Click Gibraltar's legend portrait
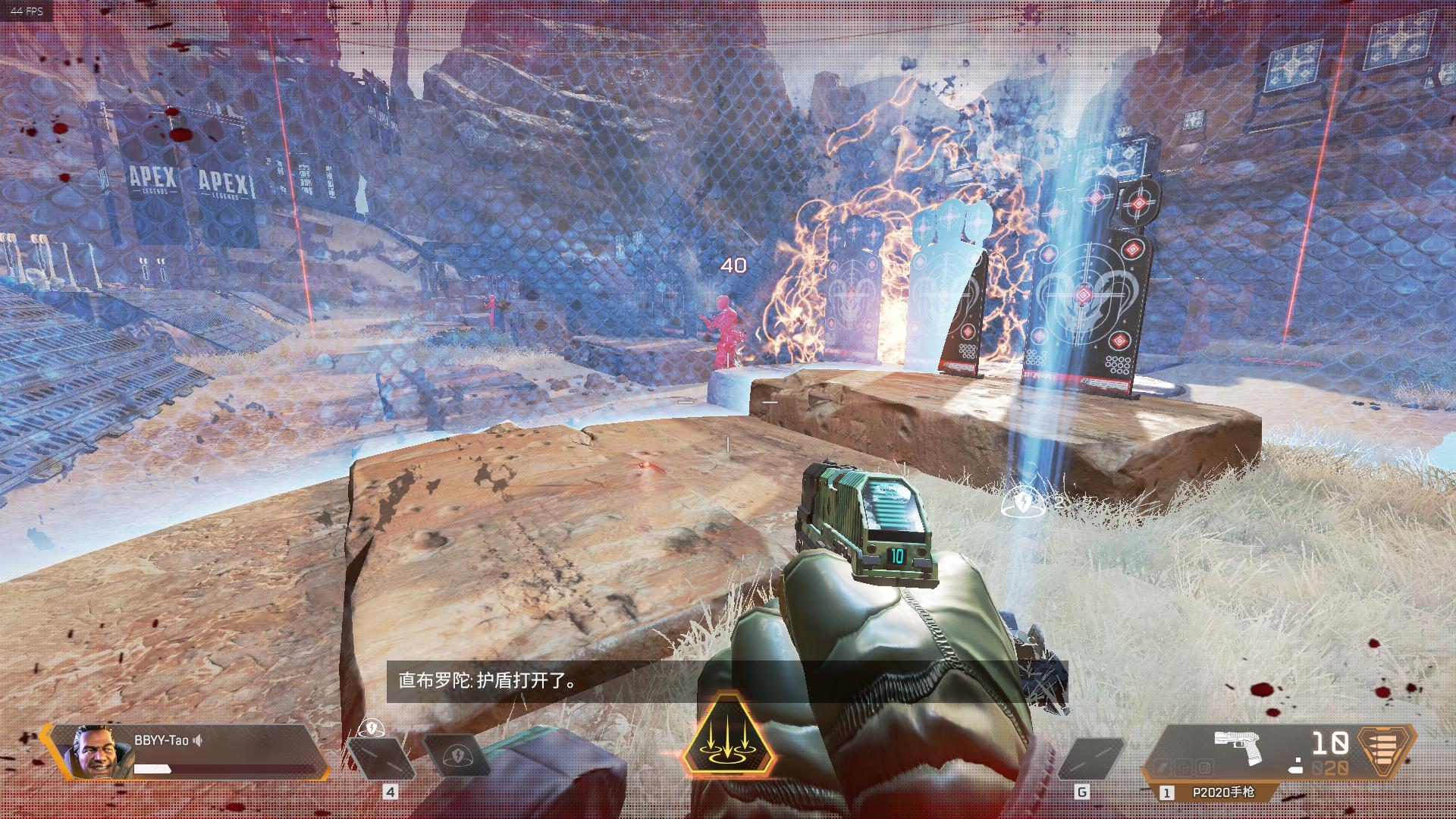 [x=94, y=752]
